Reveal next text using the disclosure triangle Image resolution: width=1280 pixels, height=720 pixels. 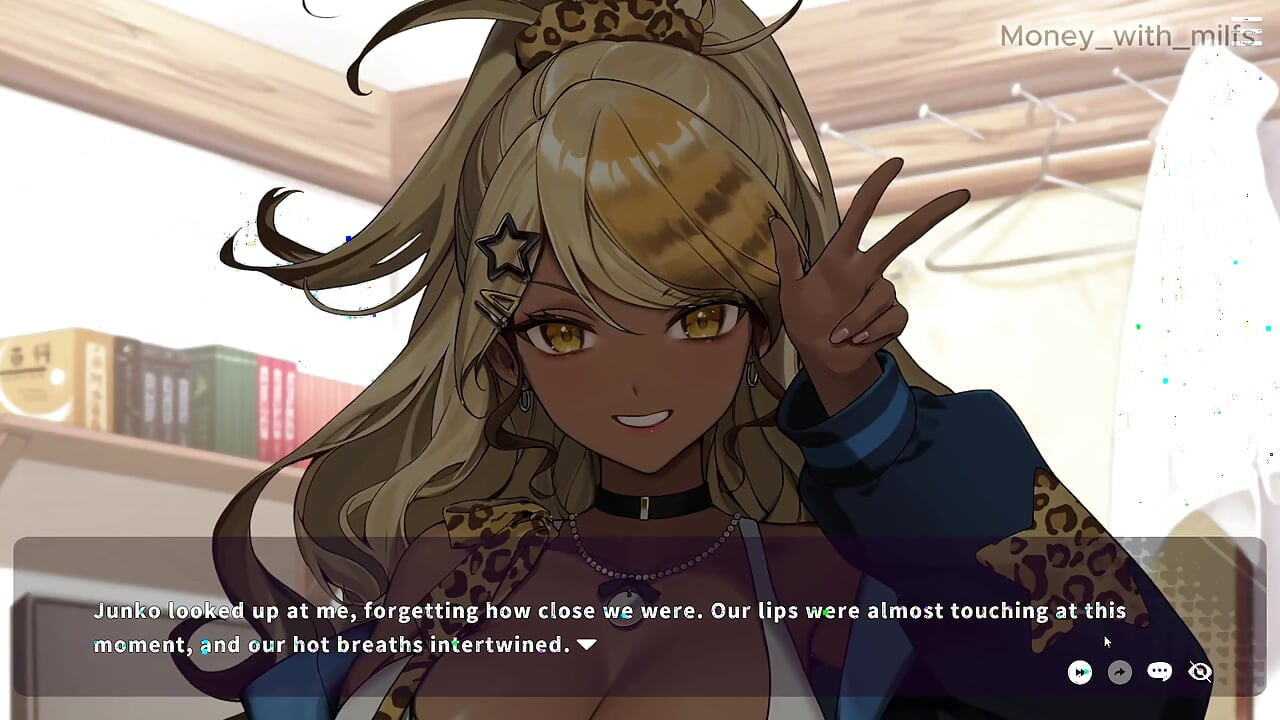click(x=586, y=645)
